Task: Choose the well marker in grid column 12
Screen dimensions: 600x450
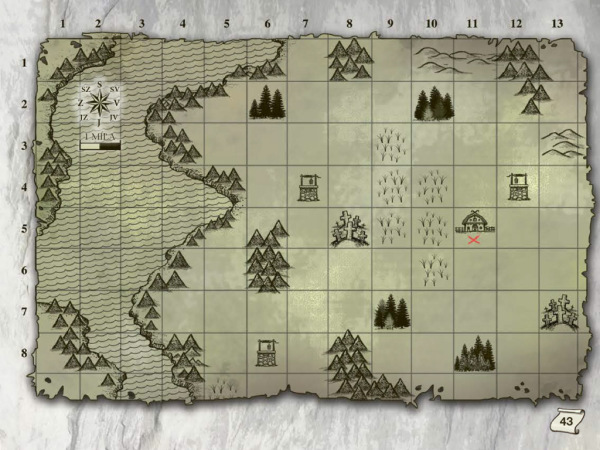Action: pyautogui.click(x=516, y=185)
